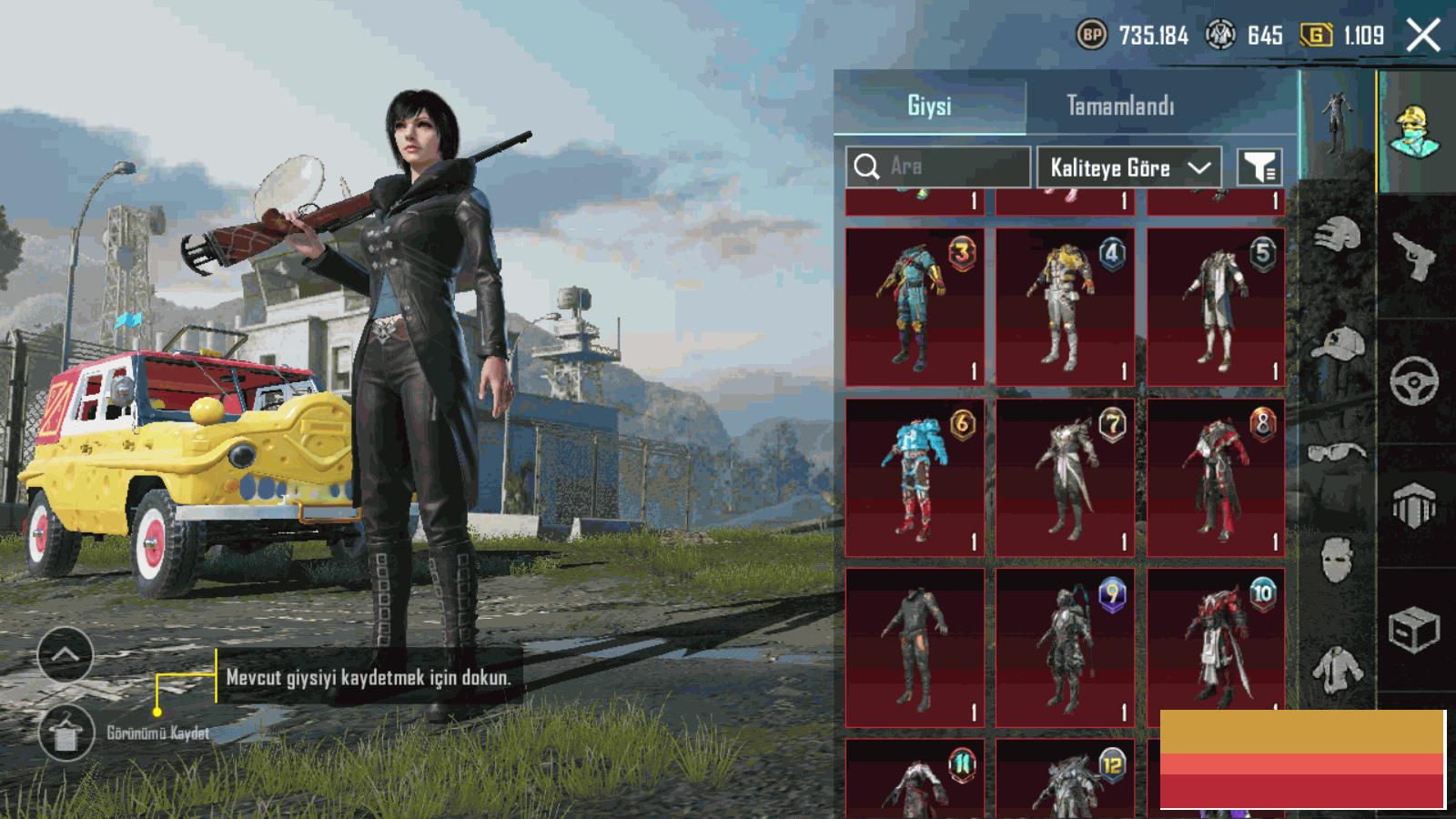Screen dimensions: 1456x819
Task: Open the Tamamlandı tab
Action: click(1120, 106)
